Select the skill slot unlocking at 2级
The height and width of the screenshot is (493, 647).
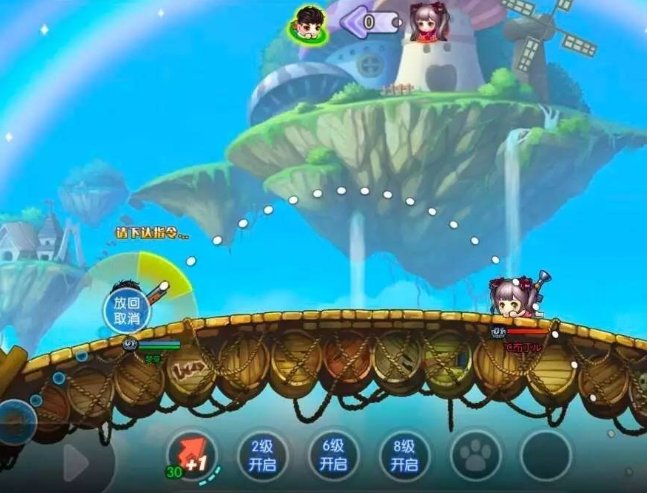point(262,456)
